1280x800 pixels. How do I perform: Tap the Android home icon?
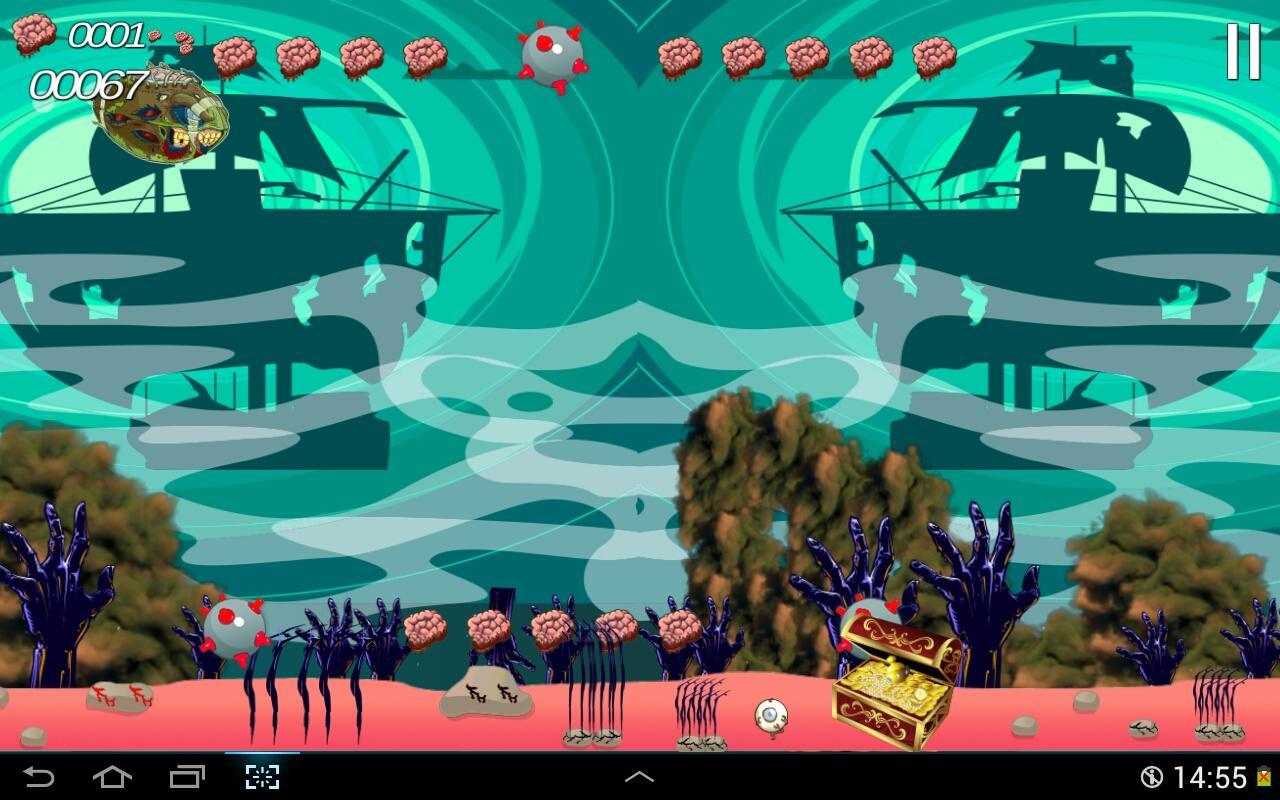112,775
